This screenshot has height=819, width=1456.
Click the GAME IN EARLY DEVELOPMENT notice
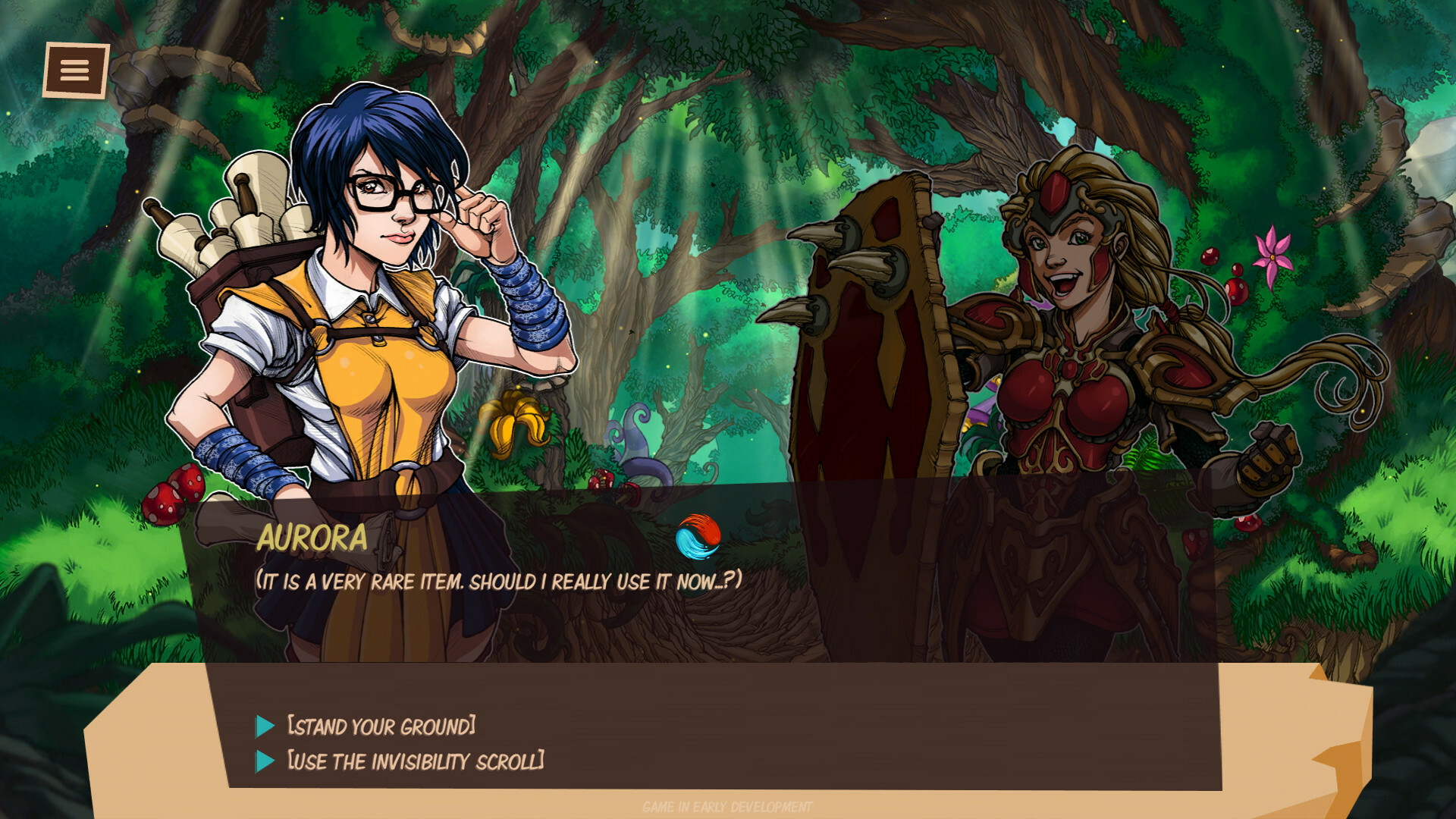(x=726, y=807)
